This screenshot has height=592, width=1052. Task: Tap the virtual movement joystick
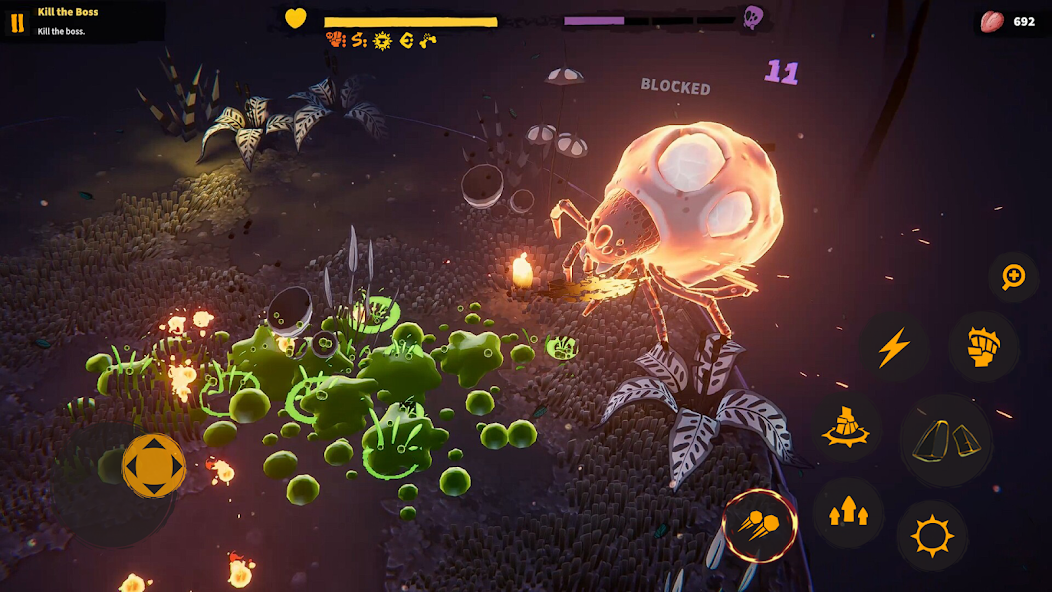click(x=154, y=465)
